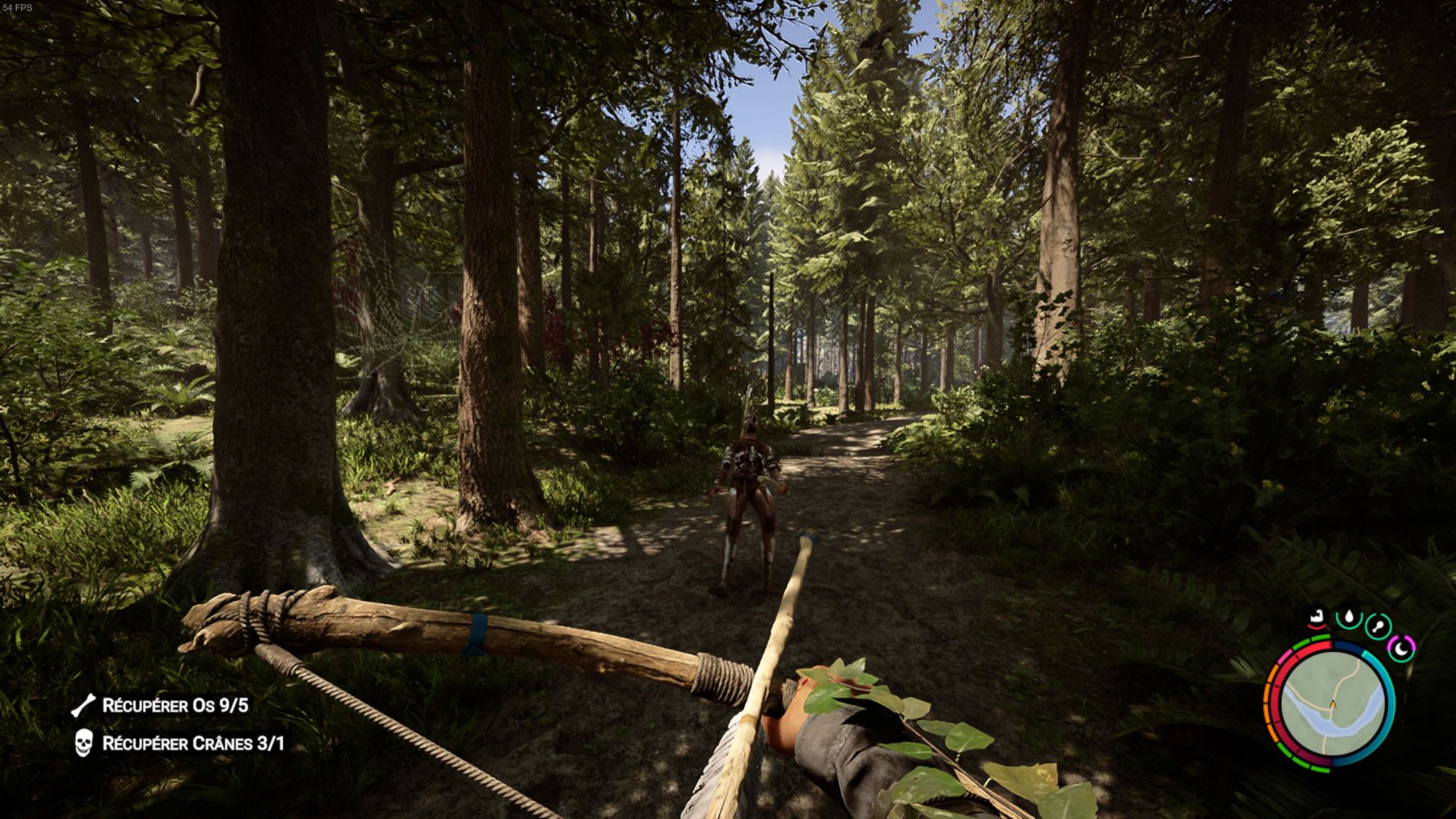Screen dimensions: 1456x819
Task: Check the drumstick hunger icon
Action: coord(1378,627)
